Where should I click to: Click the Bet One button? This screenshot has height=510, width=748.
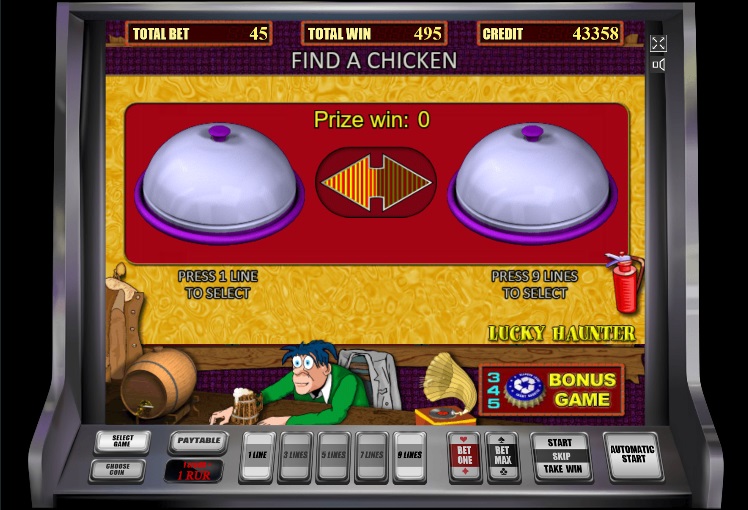[464, 457]
